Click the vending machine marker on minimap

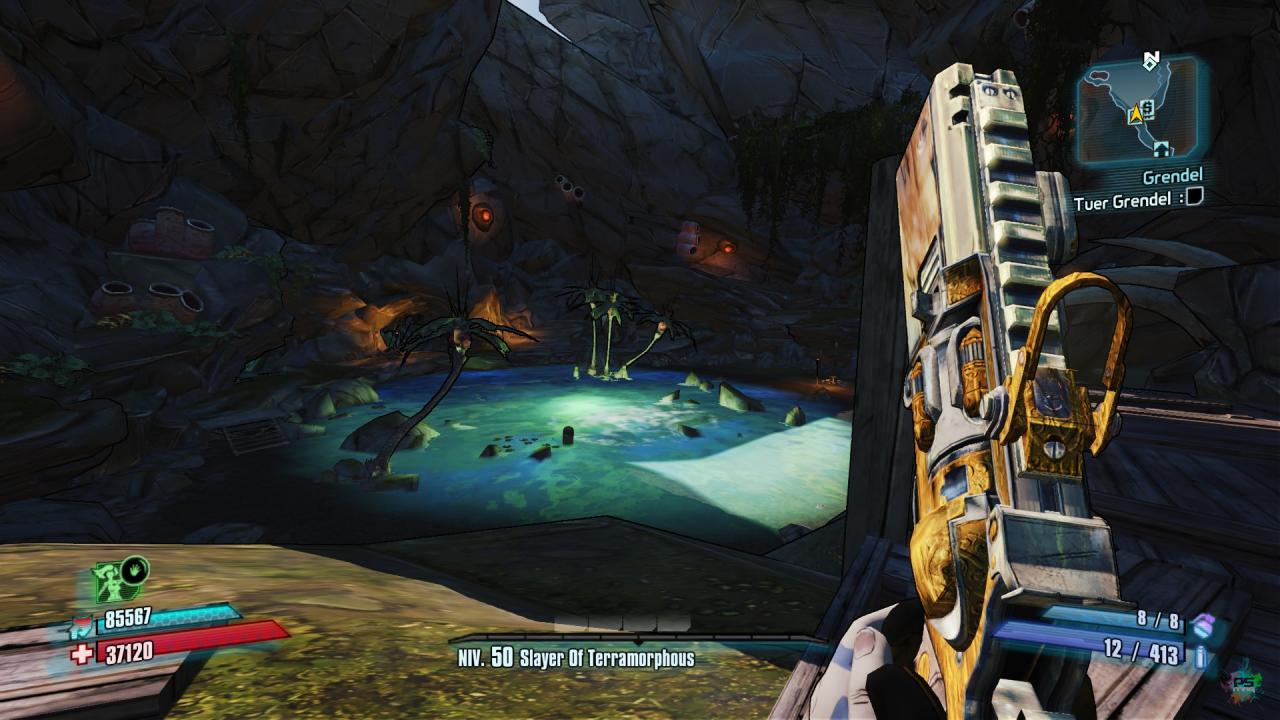(x=1149, y=106)
